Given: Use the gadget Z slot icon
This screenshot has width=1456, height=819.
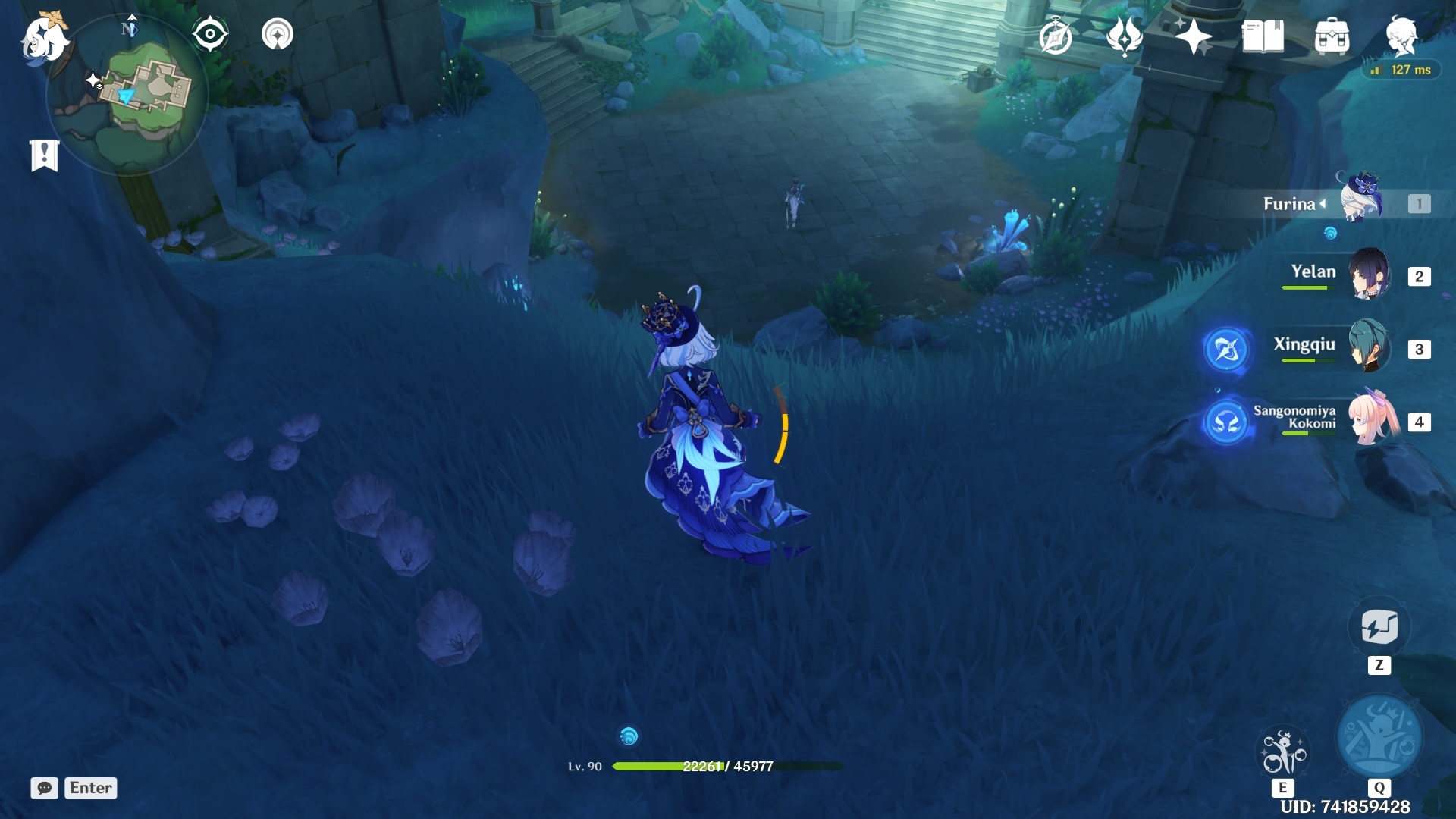Looking at the screenshot, I should pos(1380,626).
